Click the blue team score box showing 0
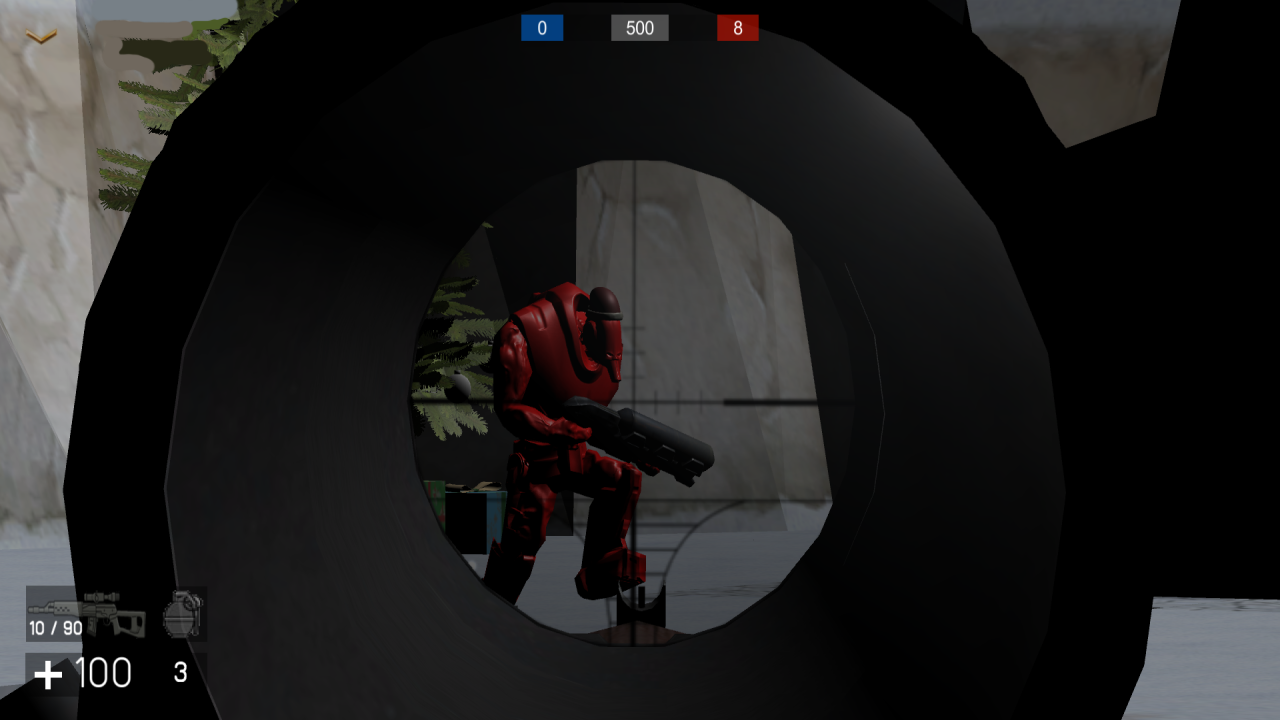Screen dimensions: 1280x720 (x=541, y=28)
